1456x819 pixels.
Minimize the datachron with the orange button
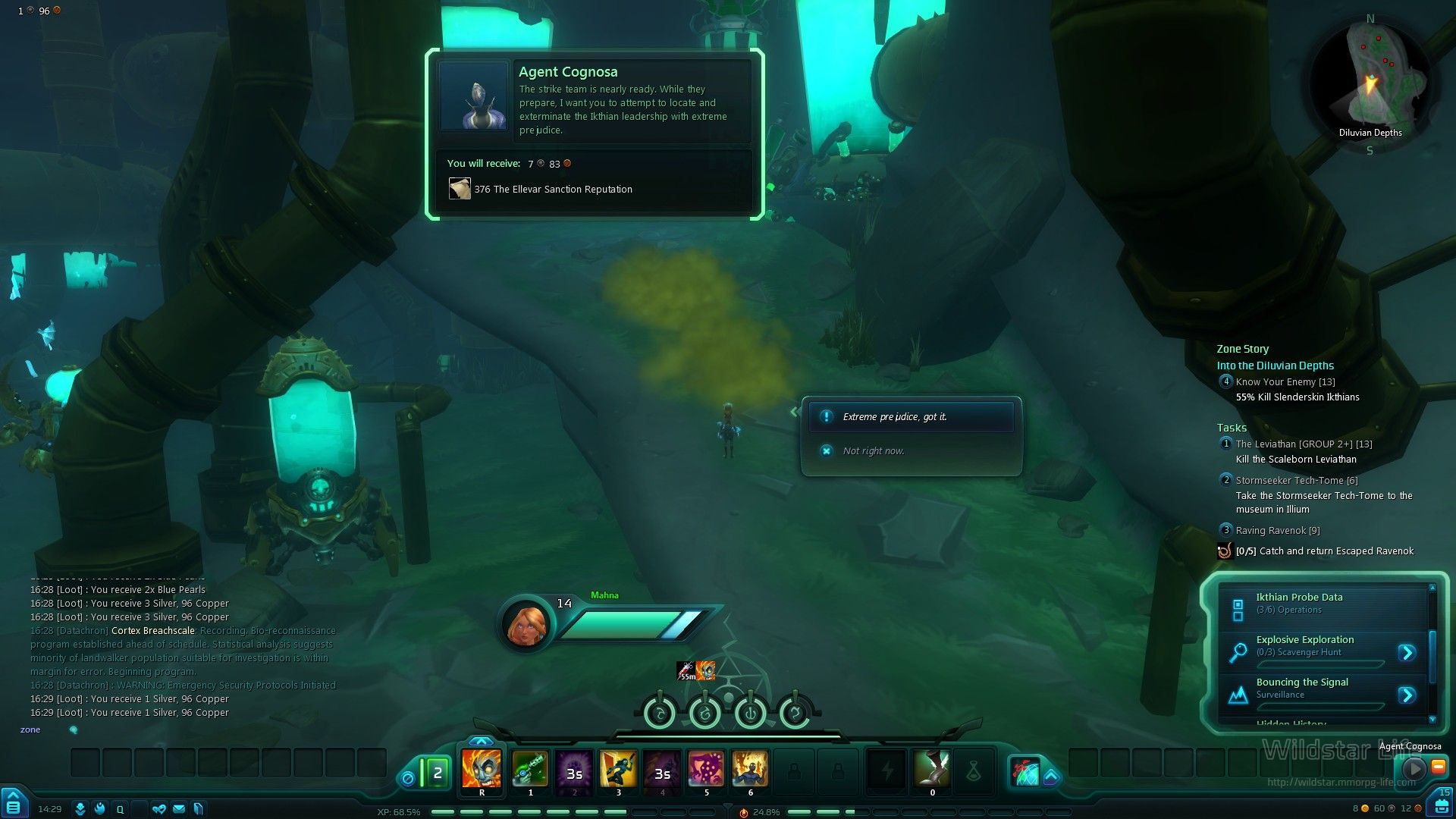(x=1438, y=767)
